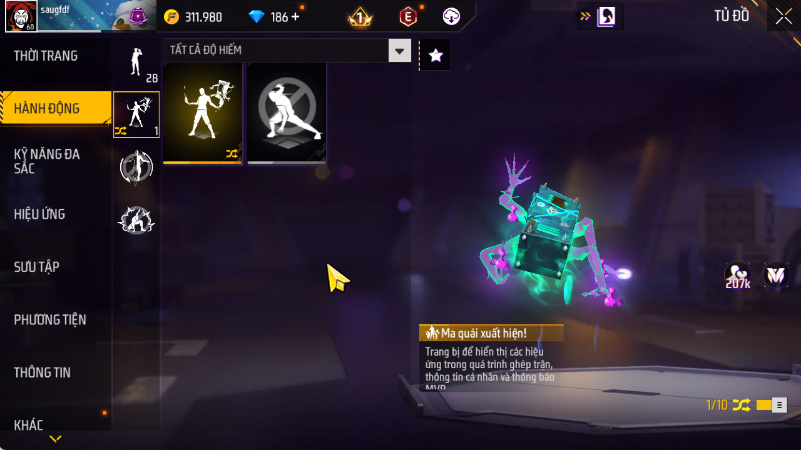801x450 pixels.
Task: Open the Thời Trang category
Action: tap(46, 56)
